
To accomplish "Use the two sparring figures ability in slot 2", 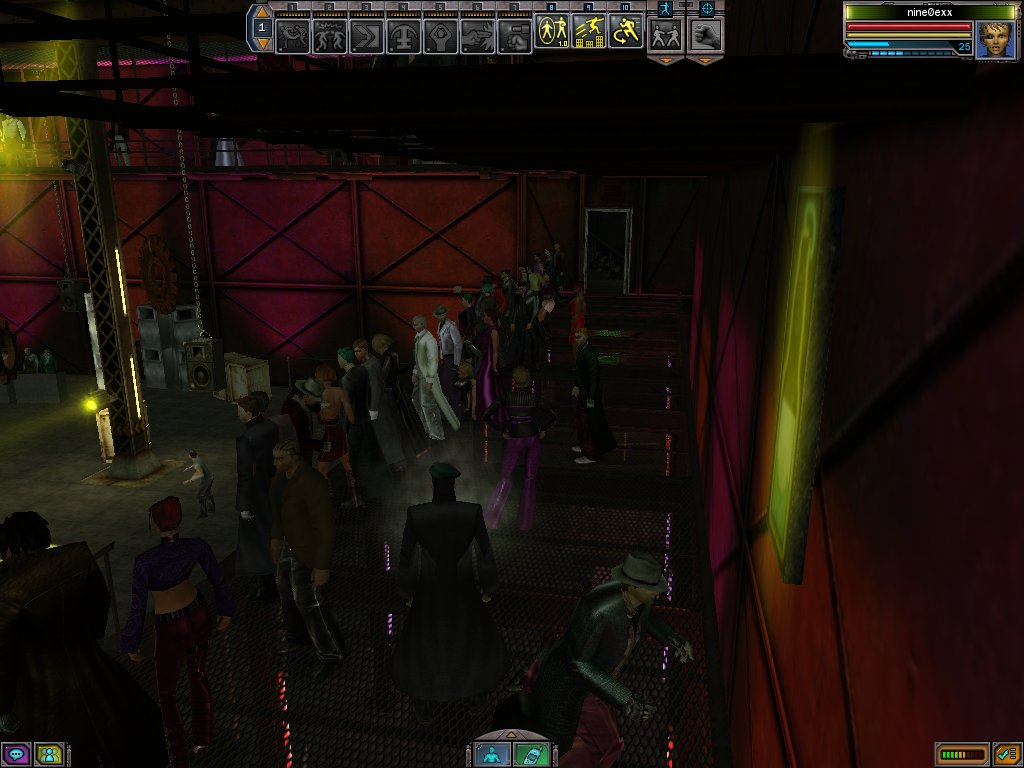I will tap(329, 37).
